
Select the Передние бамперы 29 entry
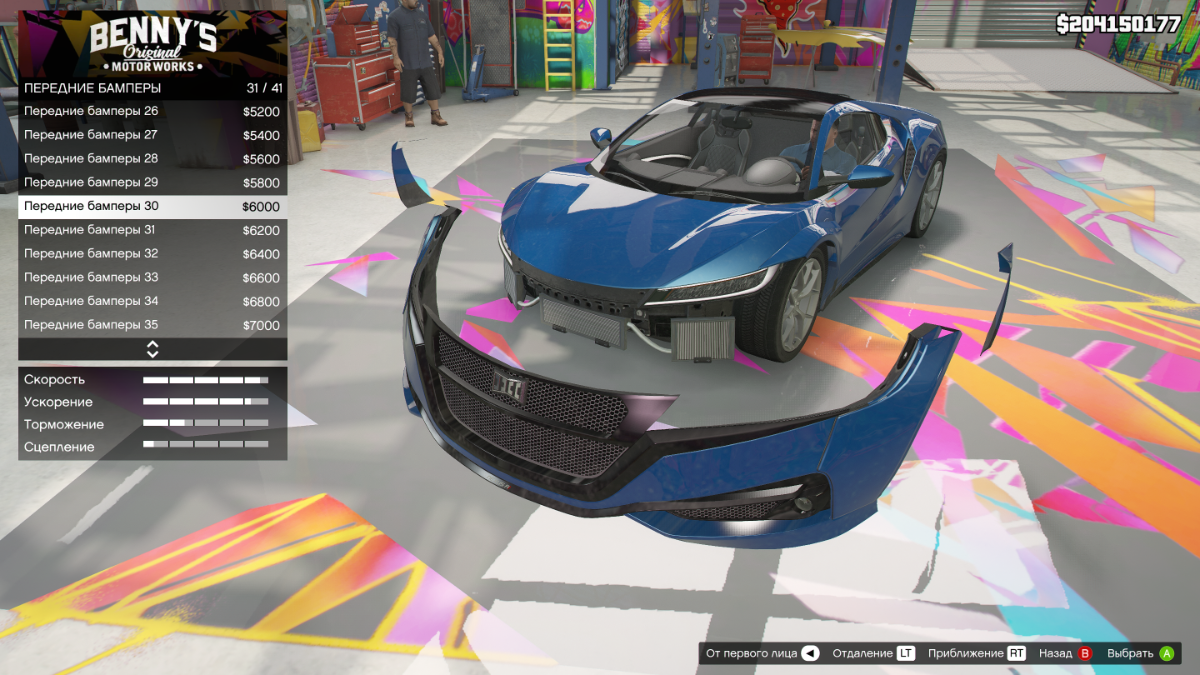(x=152, y=183)
